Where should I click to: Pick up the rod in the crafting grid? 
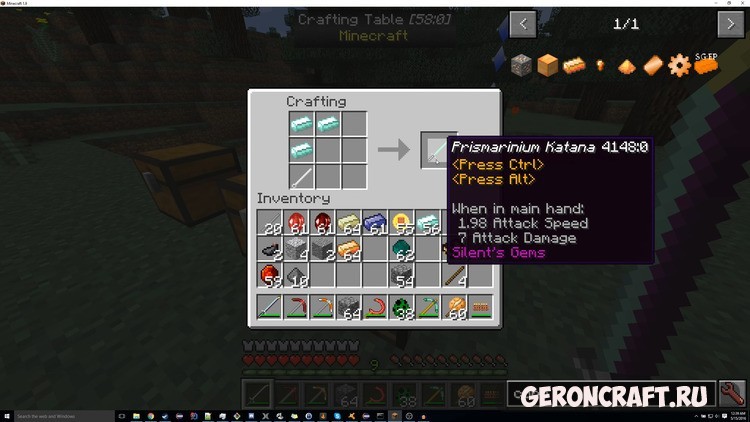pos(302,175)
